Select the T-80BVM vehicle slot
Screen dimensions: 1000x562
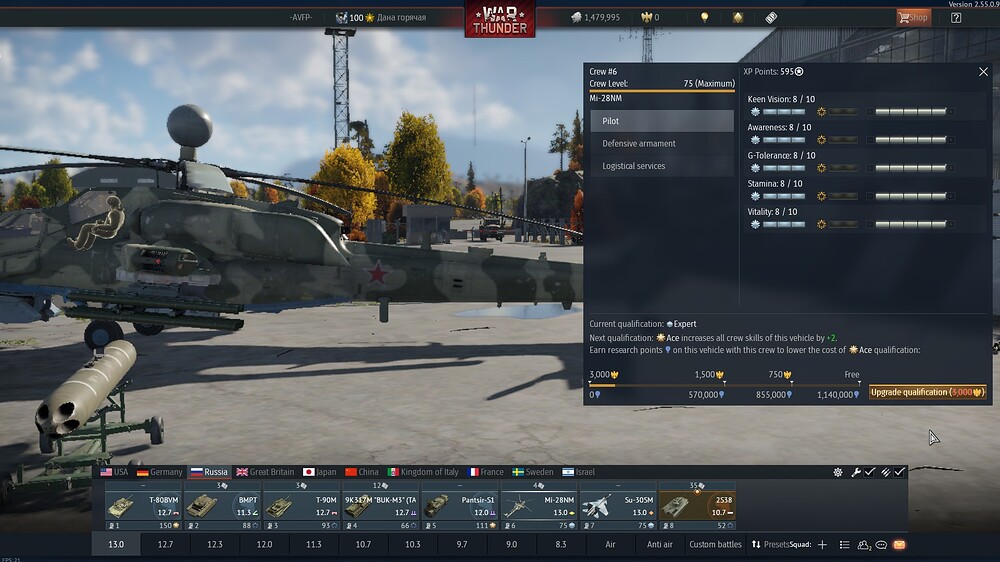tap(142, 506)
